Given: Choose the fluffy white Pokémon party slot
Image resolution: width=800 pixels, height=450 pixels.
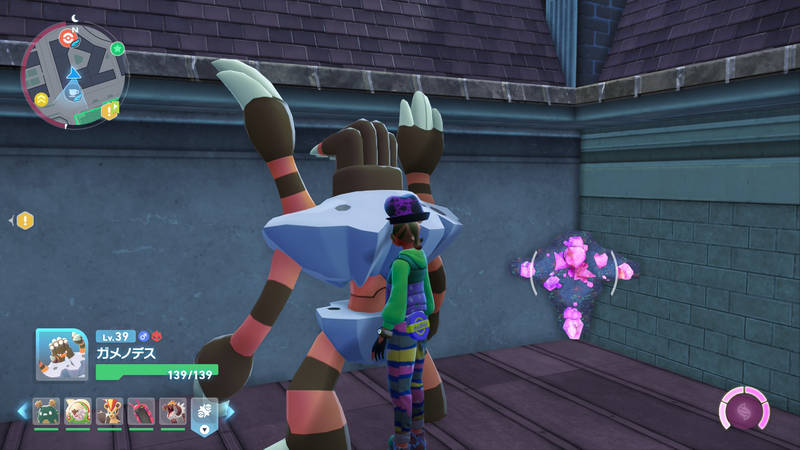Looking at the screenshot, I should tap(78, 411).
